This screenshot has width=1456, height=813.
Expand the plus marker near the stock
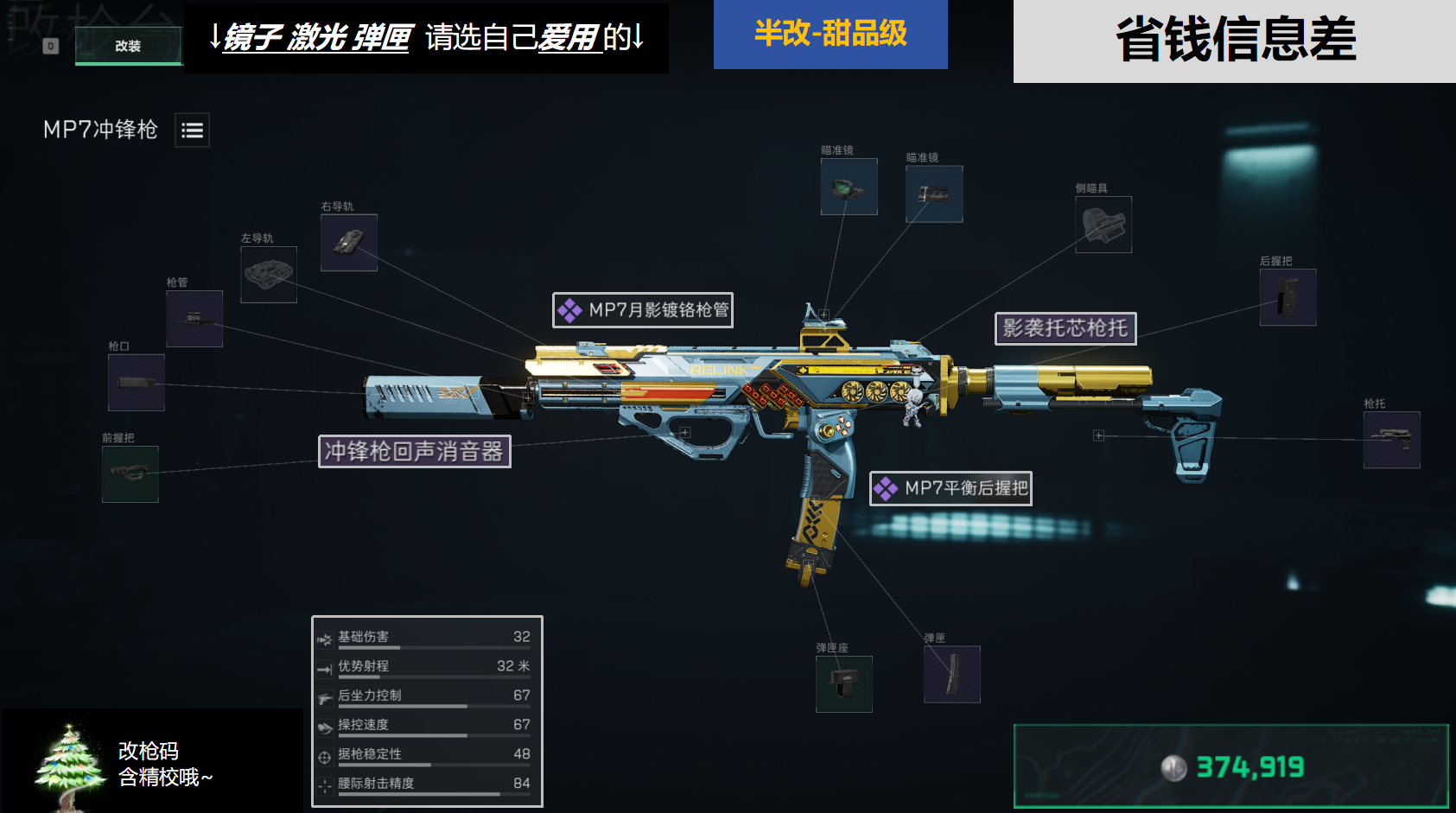click(x=1099, y=435)
